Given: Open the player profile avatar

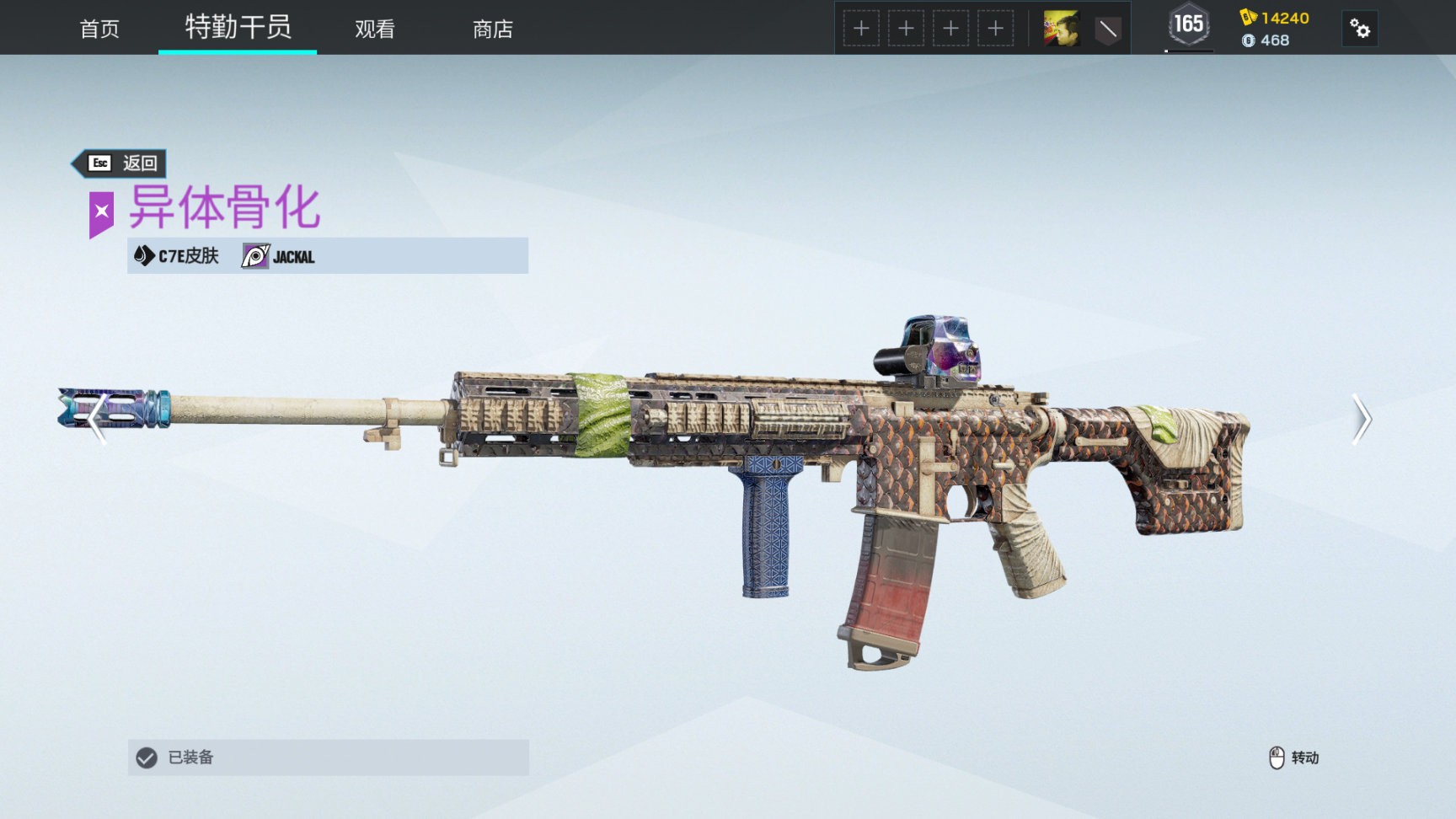Looking at the screenshot, I should click(x=1061, y=29).
